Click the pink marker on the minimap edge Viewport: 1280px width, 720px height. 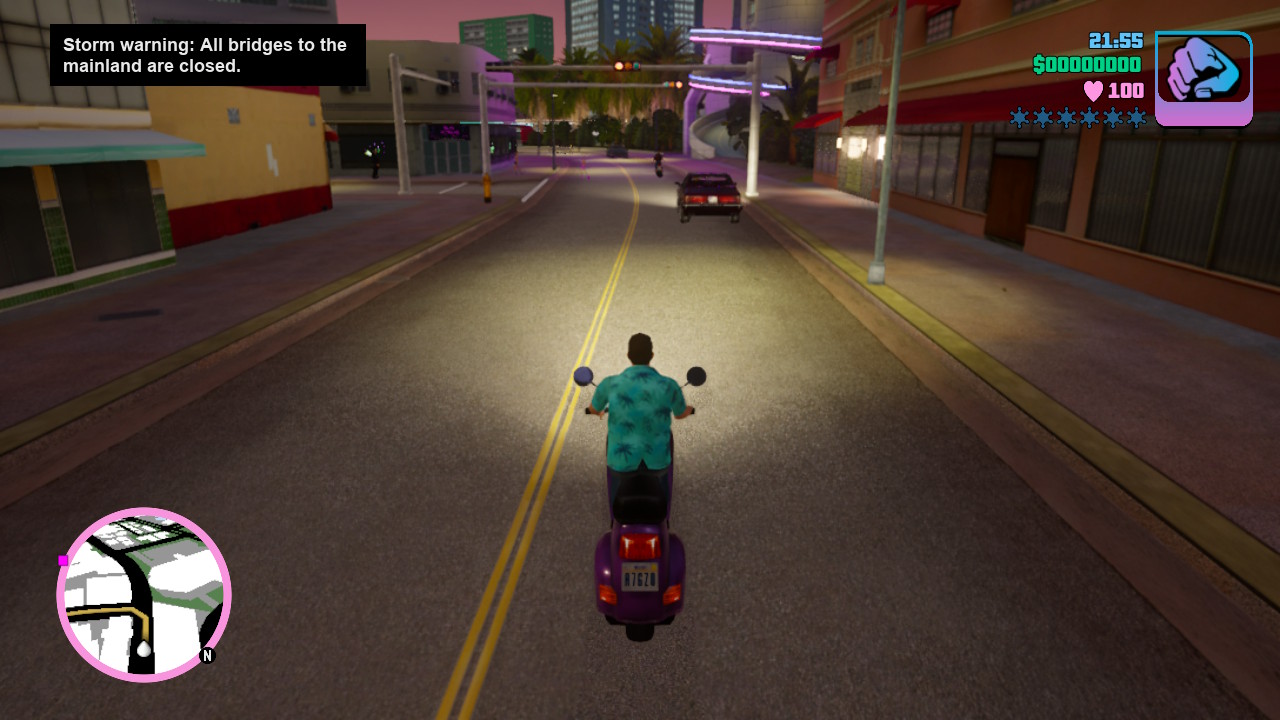pyautogui.click(x=63, y=560)
